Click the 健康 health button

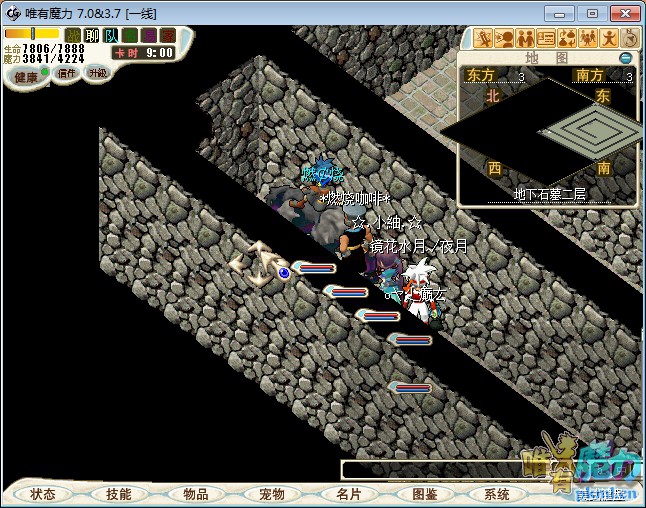pos(25,77)
